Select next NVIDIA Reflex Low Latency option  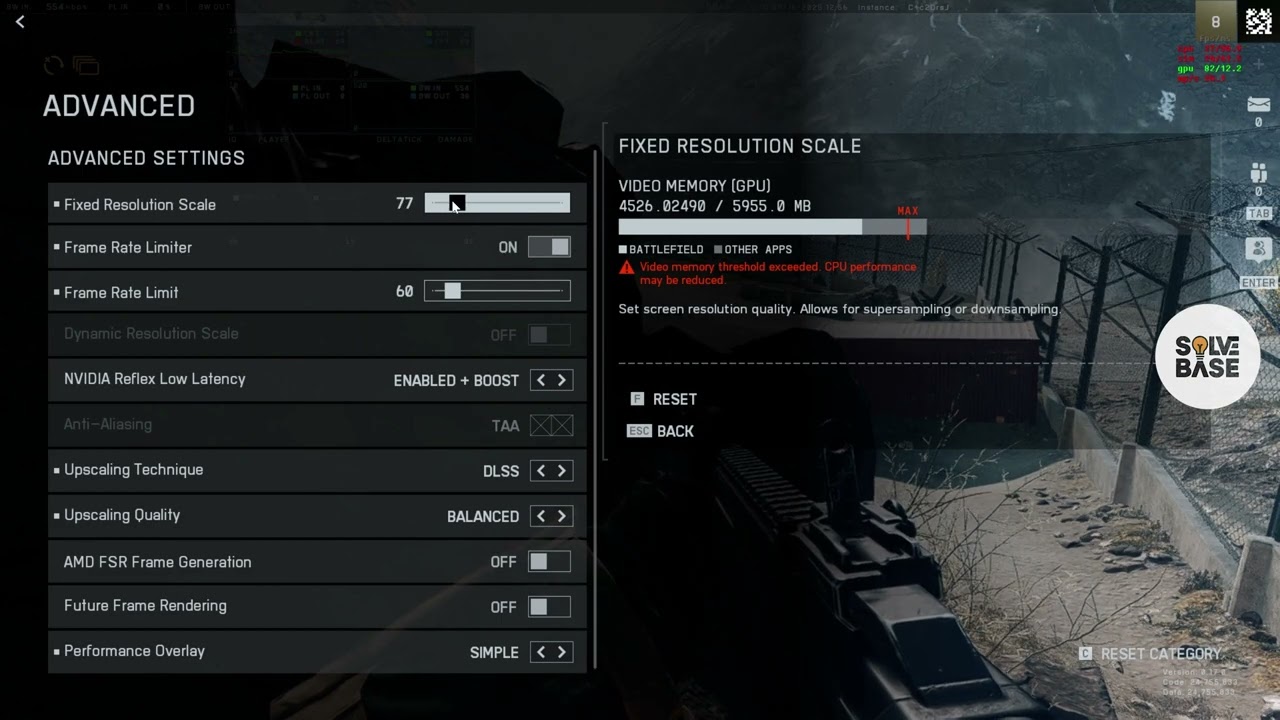562,380
